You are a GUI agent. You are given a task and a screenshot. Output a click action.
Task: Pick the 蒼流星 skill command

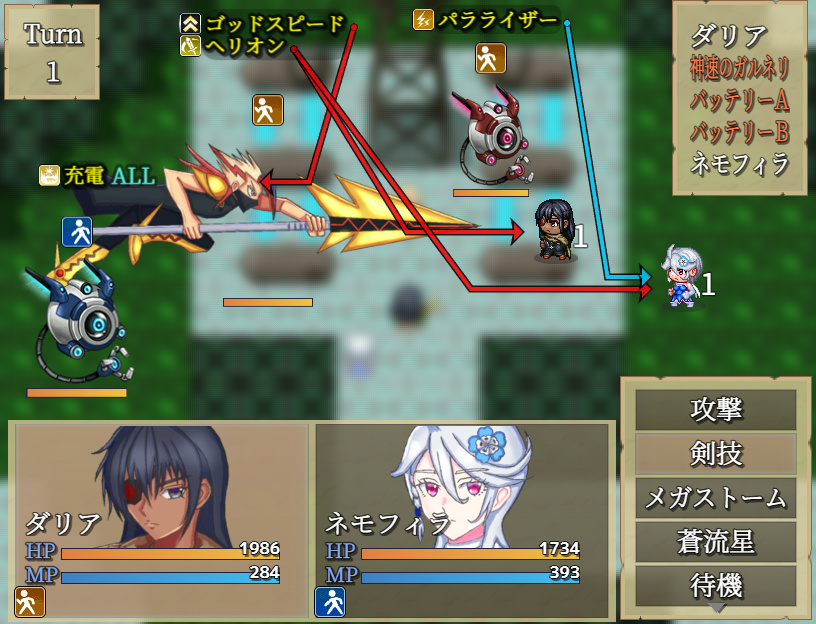click(x=716, y=542)
